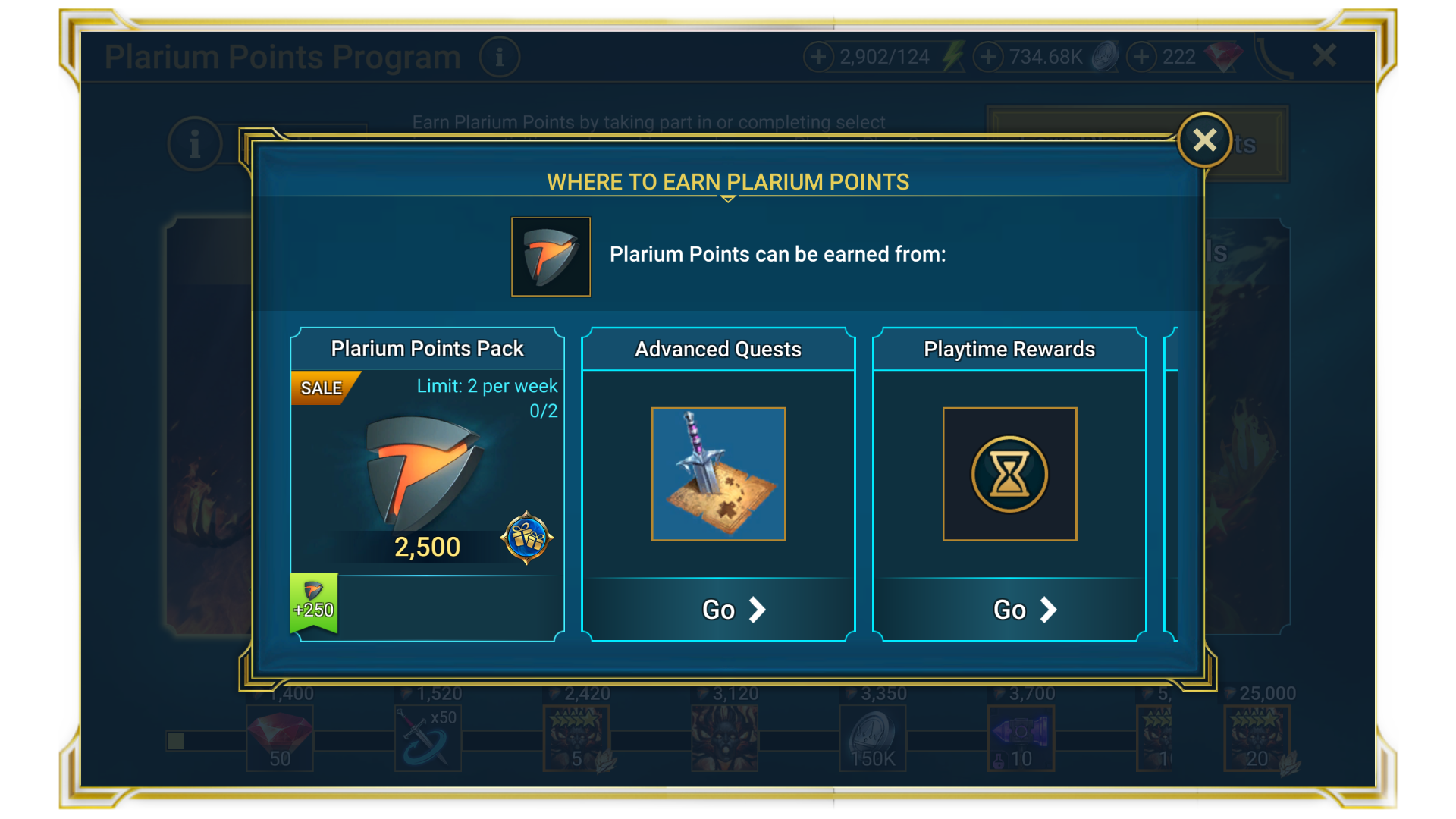Click the orange SALE ribbon on the pack
The image size is (1456, 819).
[x=322, y=388]
